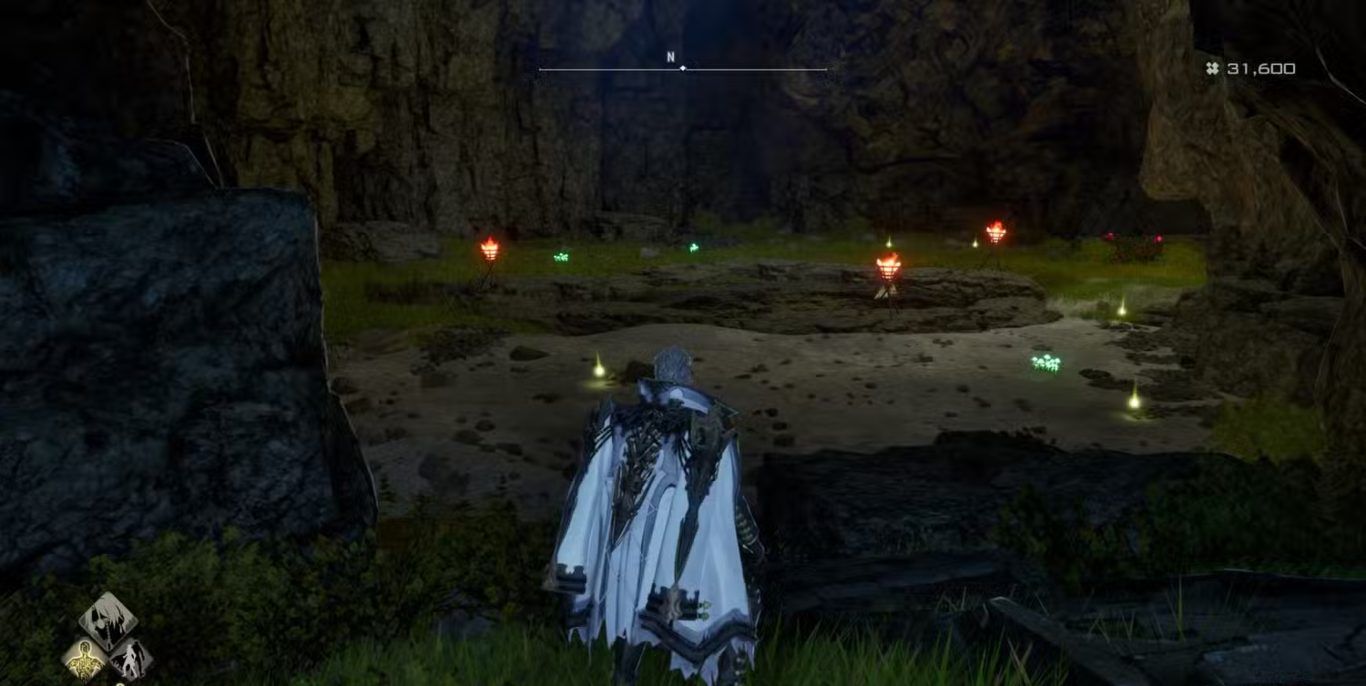1366x686 pixels.
Task: Click the compass bar showing North
Action: pyautogui.click(x=682, y=68)
